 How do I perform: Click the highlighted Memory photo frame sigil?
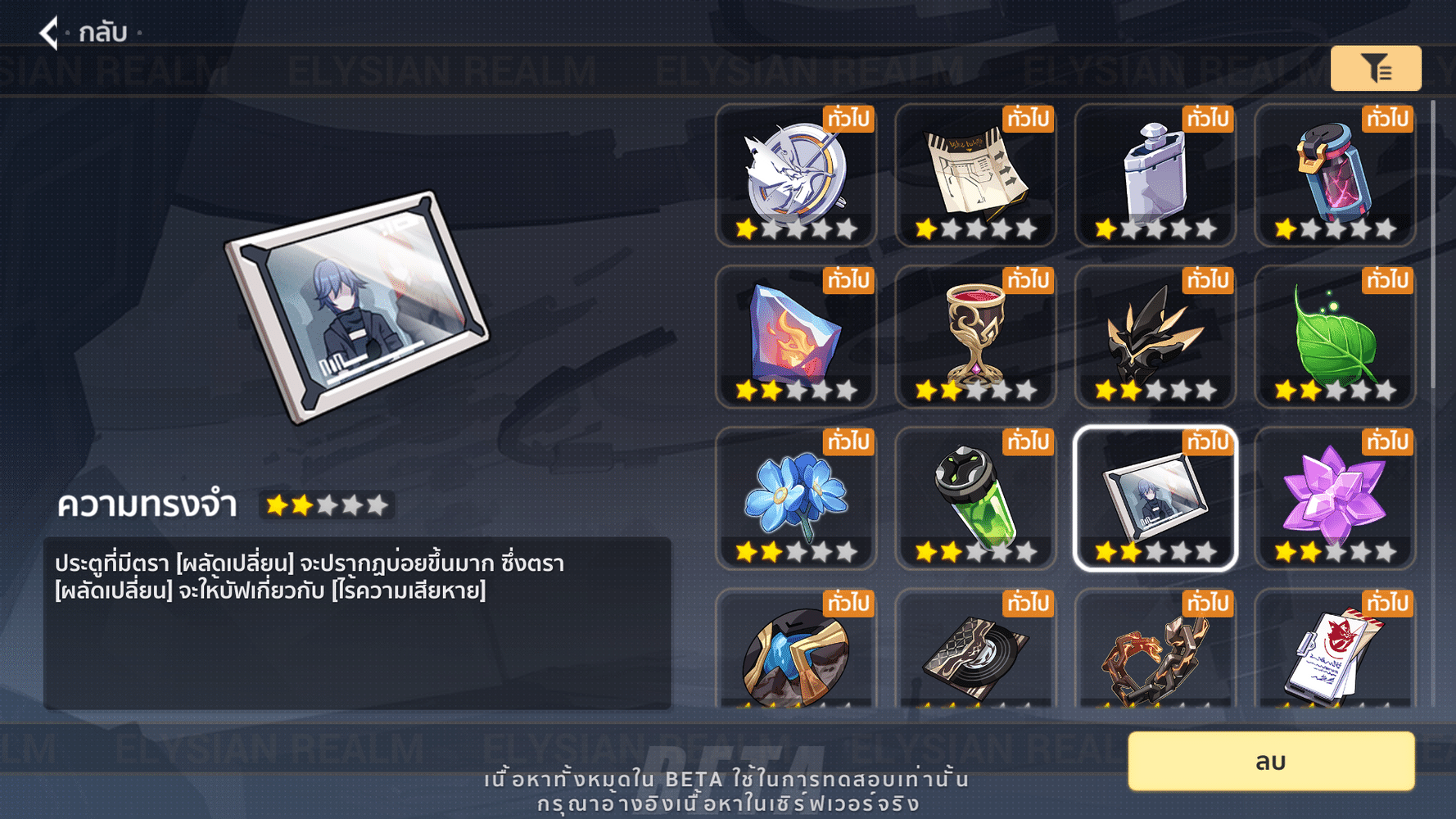[x=1155, y=495]
